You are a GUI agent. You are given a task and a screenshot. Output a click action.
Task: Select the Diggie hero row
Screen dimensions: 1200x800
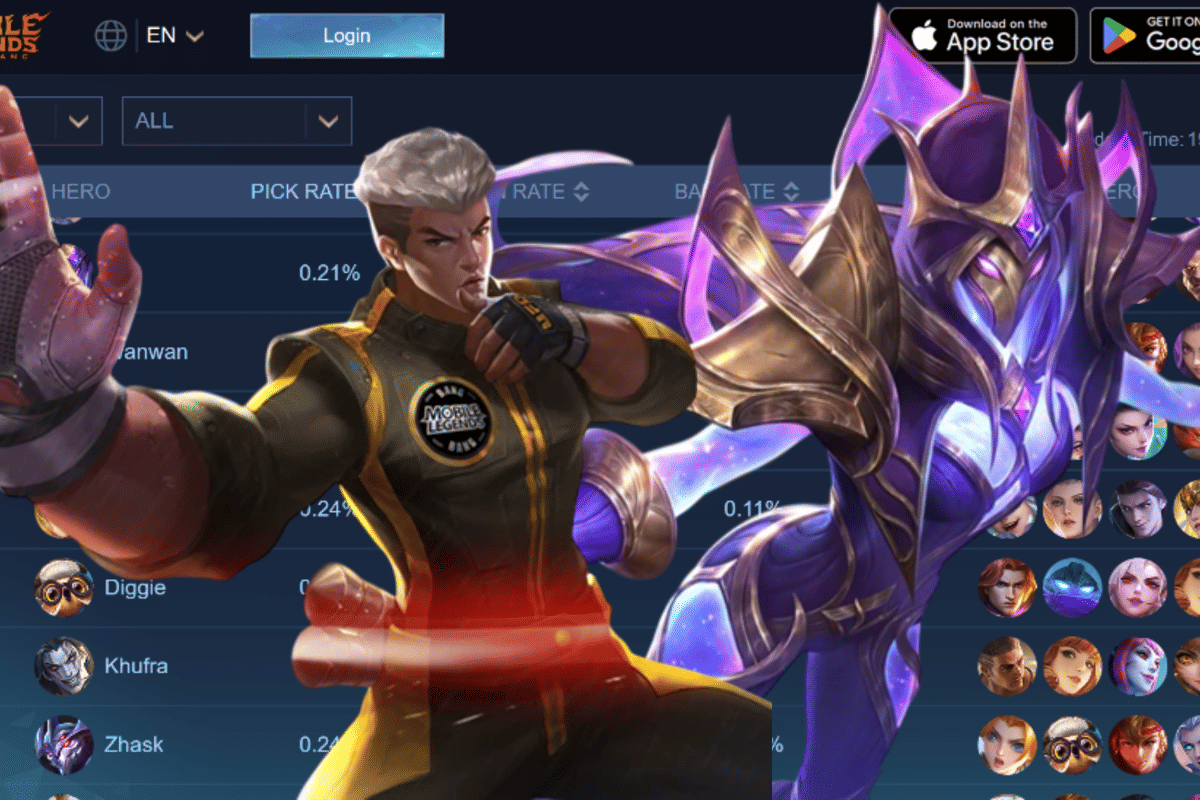134,587
